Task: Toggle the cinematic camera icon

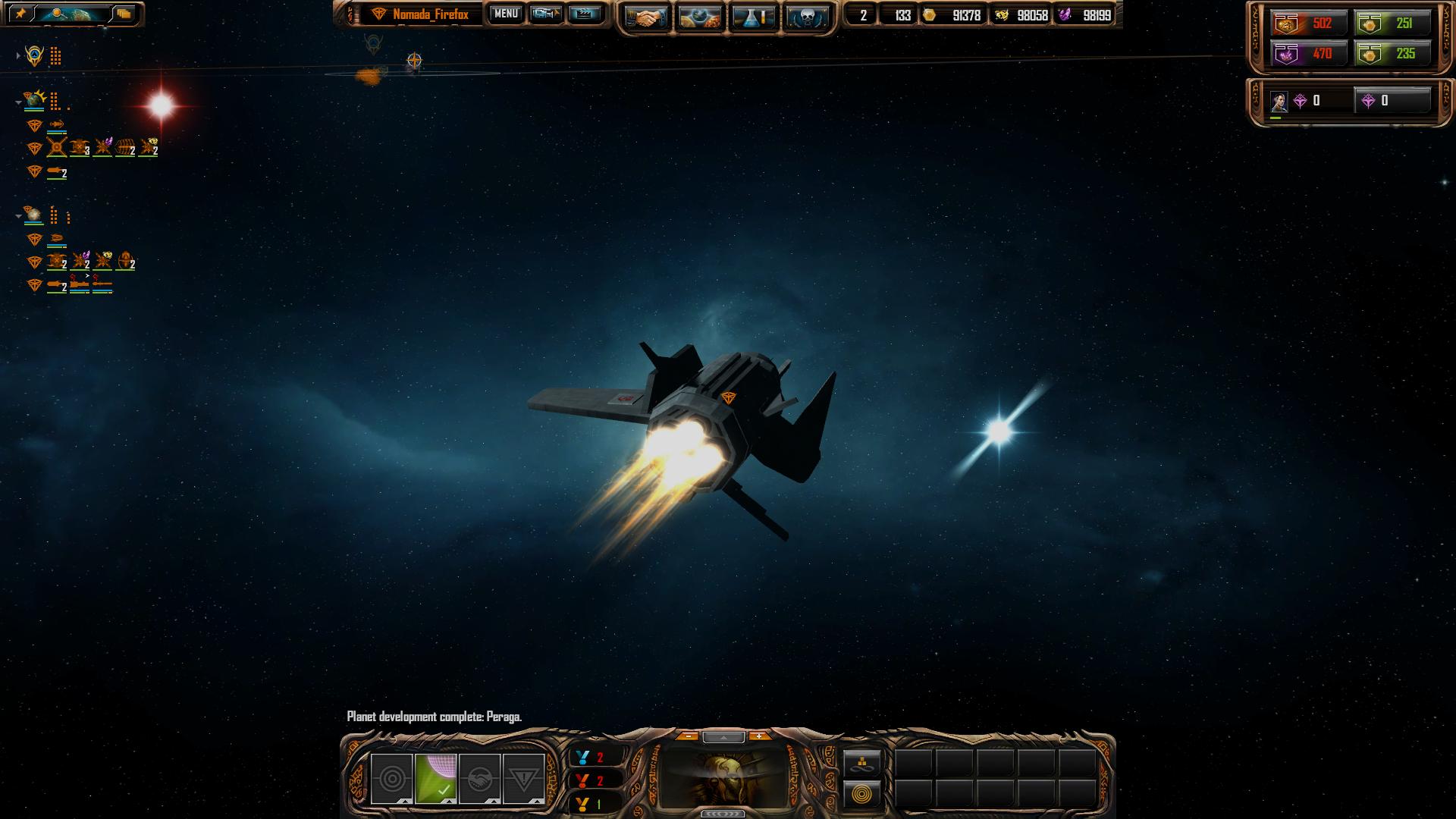Action: 545,14
